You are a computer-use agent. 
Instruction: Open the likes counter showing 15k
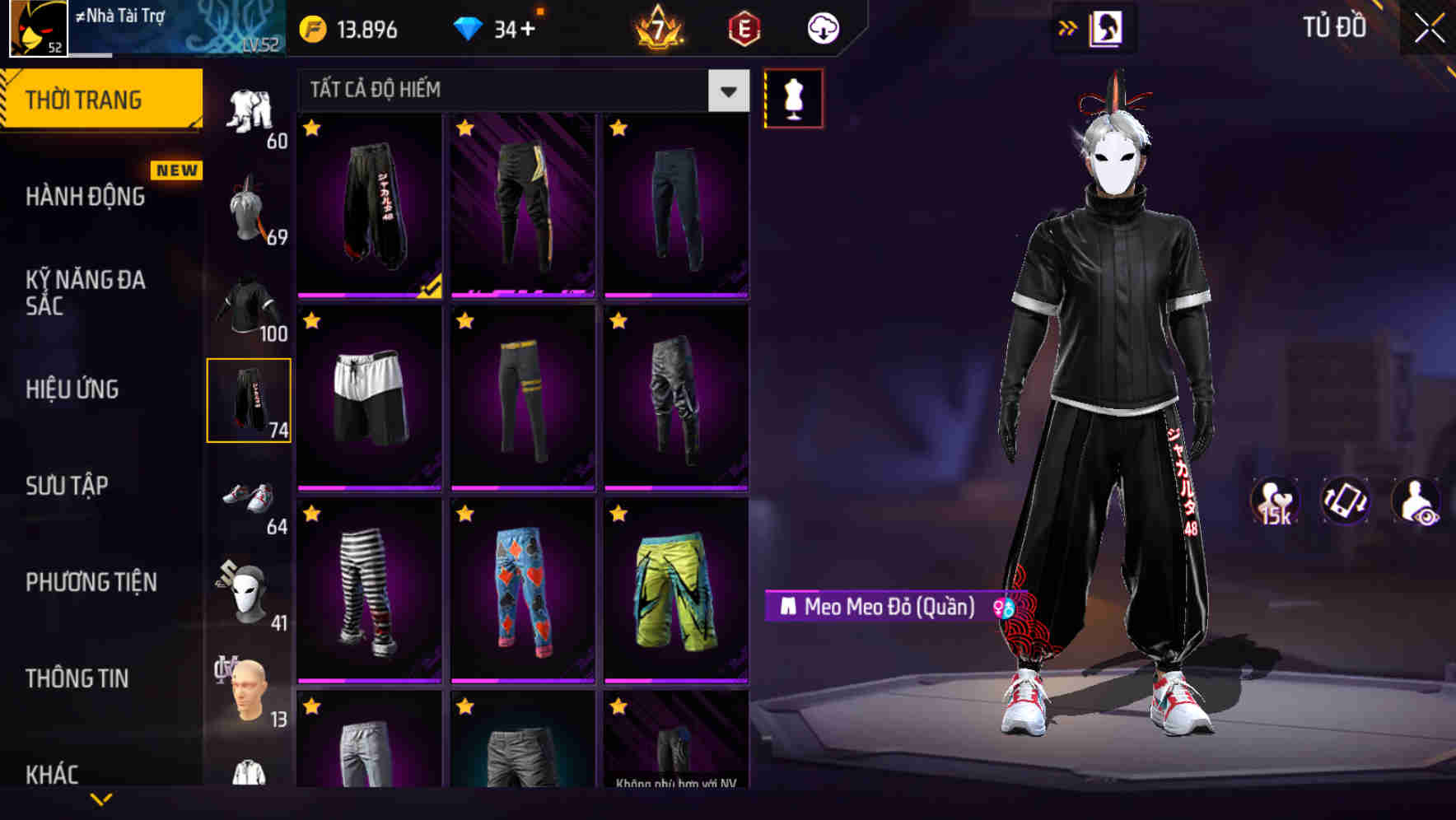[1273, 501]
